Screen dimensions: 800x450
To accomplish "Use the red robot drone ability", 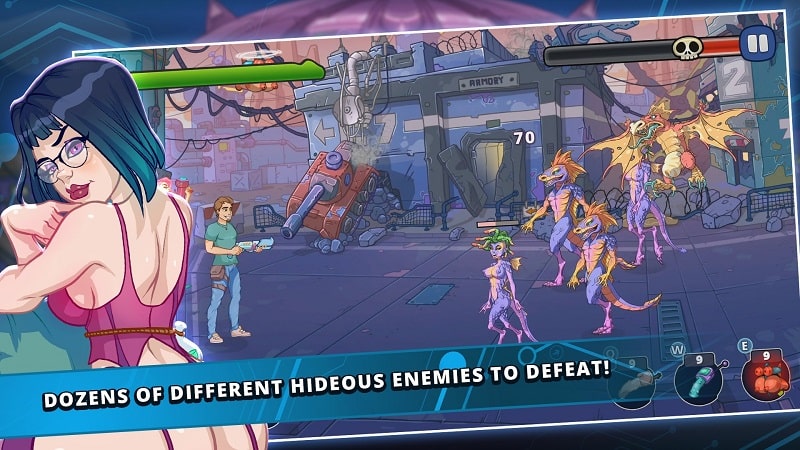I will point(764,378).
